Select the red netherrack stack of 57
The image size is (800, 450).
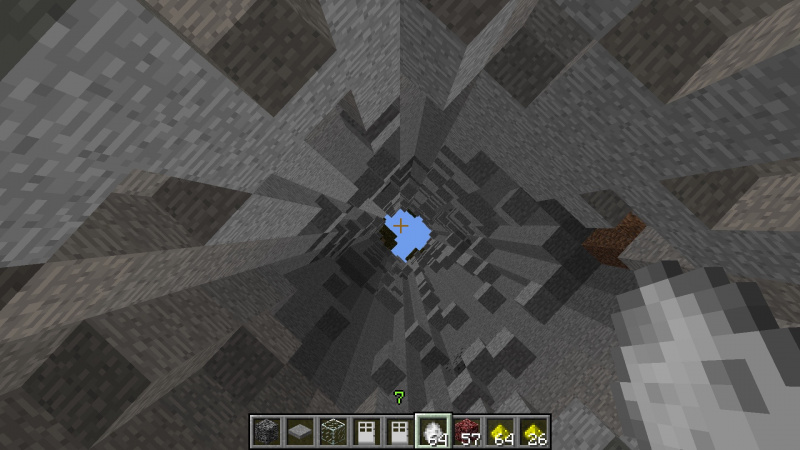(466, 431)
